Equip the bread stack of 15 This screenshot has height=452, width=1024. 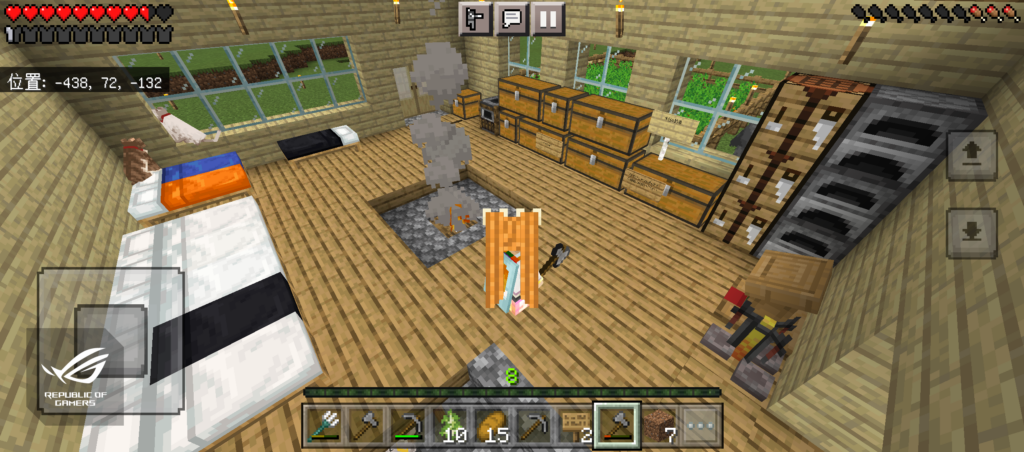tap(491, 427)
